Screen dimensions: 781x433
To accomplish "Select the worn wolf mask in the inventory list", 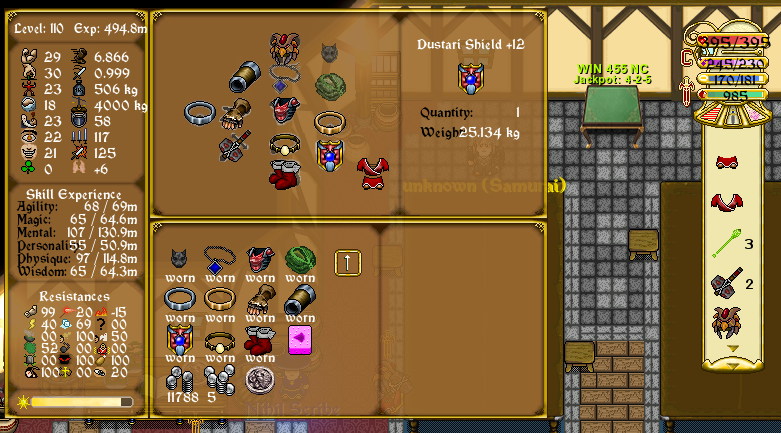I will 180,260.
